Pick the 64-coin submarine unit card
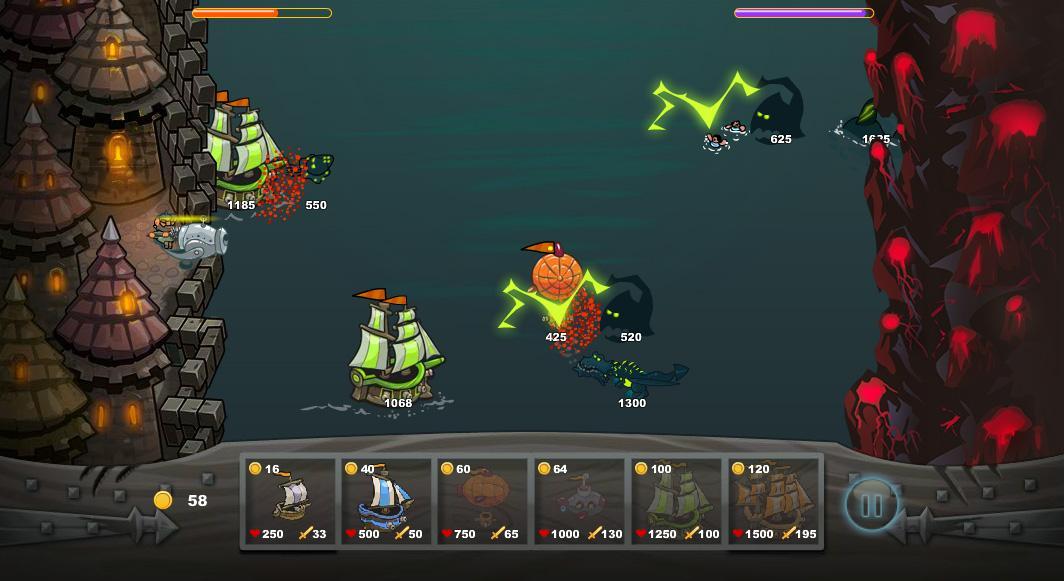Viewport: 1064px width, 581px height. click(x=579, y=501)
